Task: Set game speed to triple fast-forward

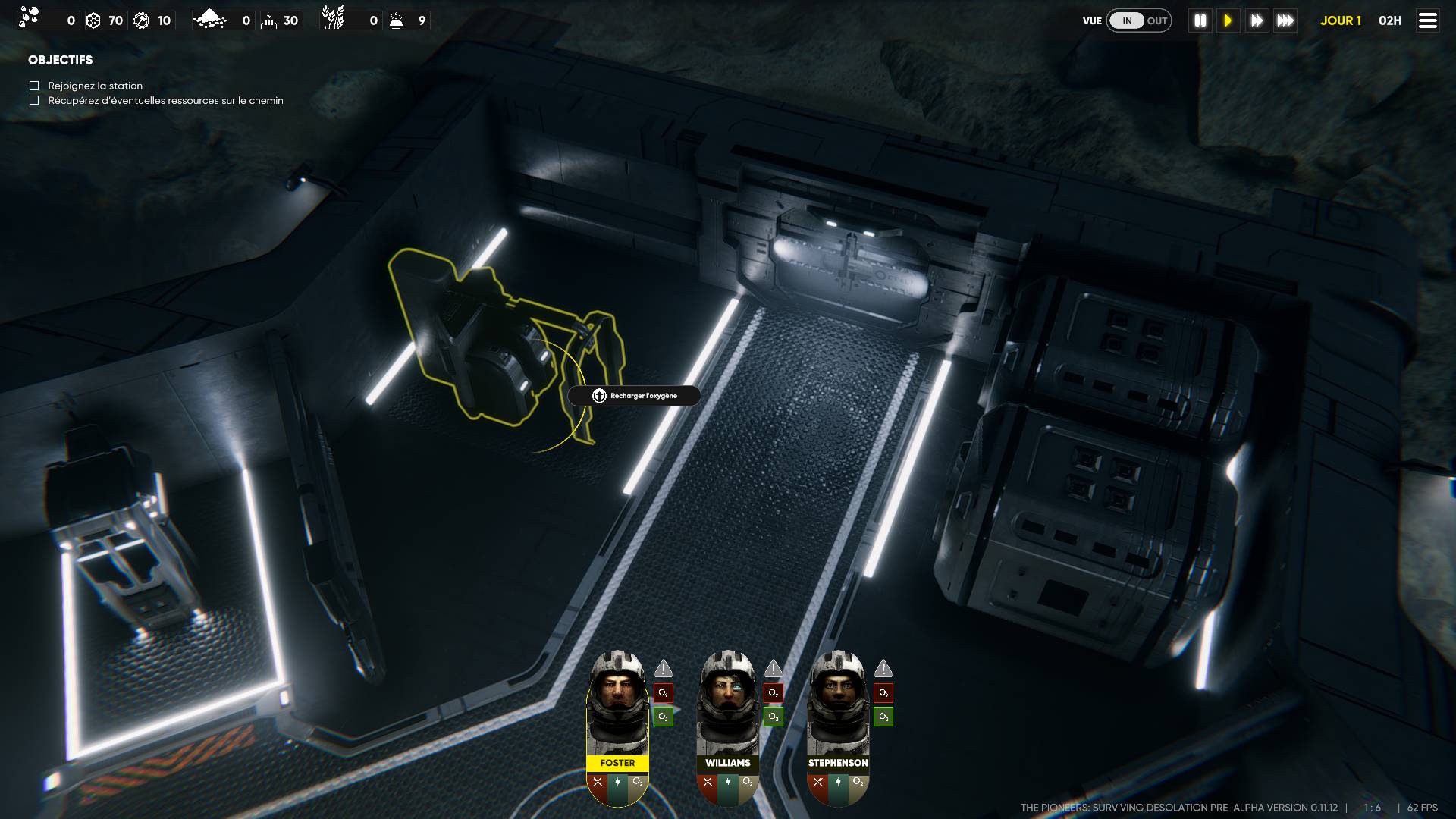Action: coord(1285,20)
